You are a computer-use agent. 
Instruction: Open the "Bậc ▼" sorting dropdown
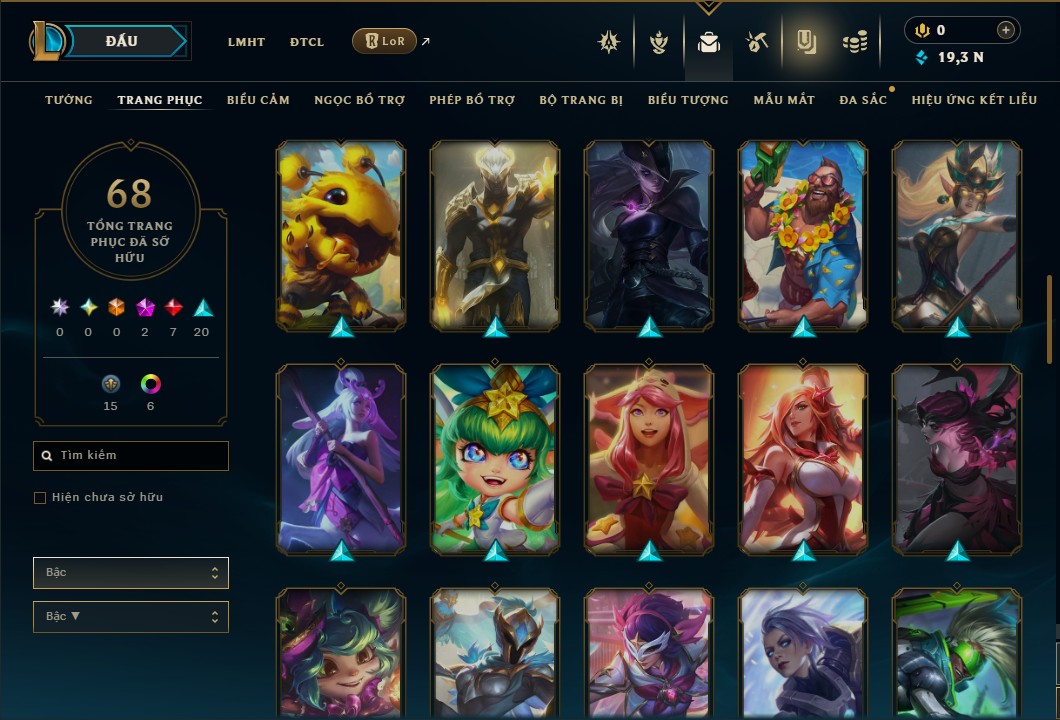pos(131,616)
